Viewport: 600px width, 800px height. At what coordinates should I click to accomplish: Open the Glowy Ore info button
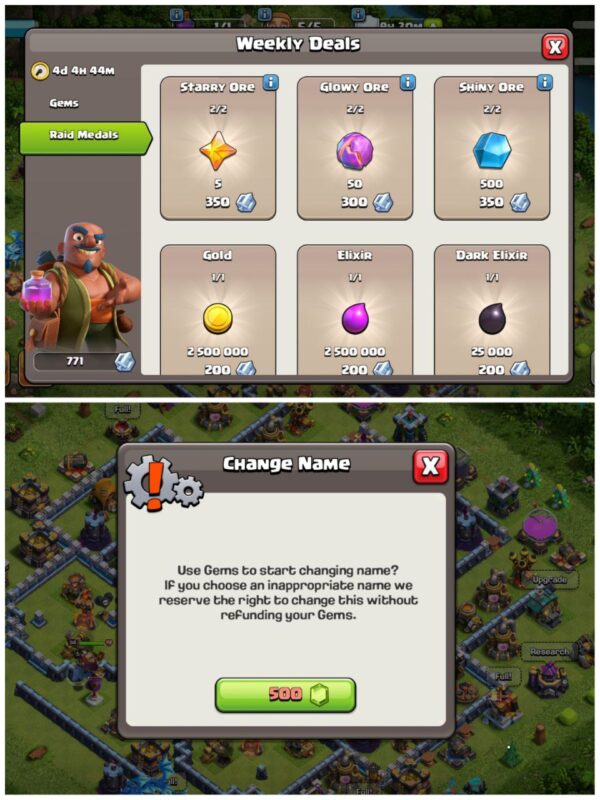click(x=407, y=83)
